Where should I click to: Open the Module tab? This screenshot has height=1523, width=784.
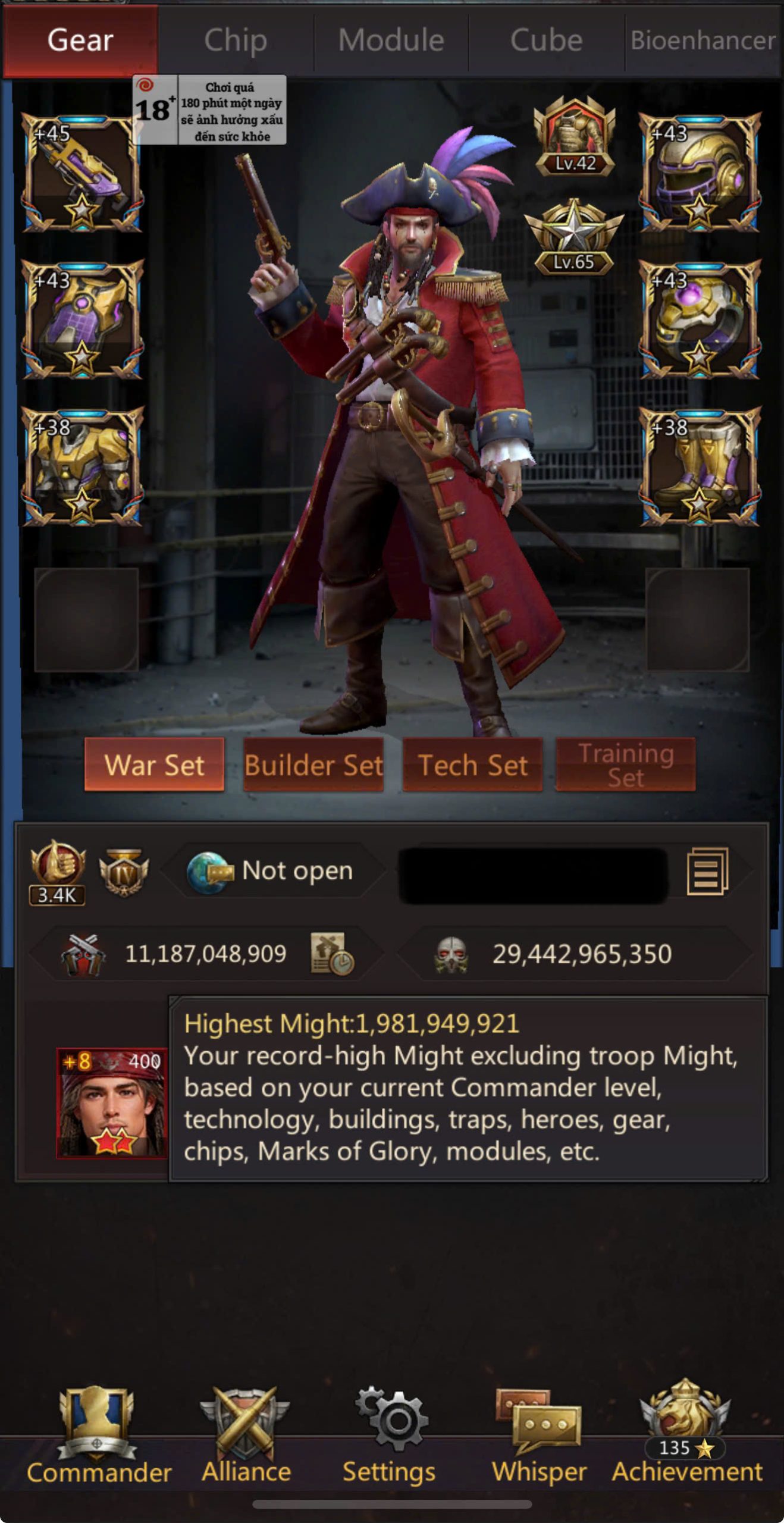click(x=391, y=40)
